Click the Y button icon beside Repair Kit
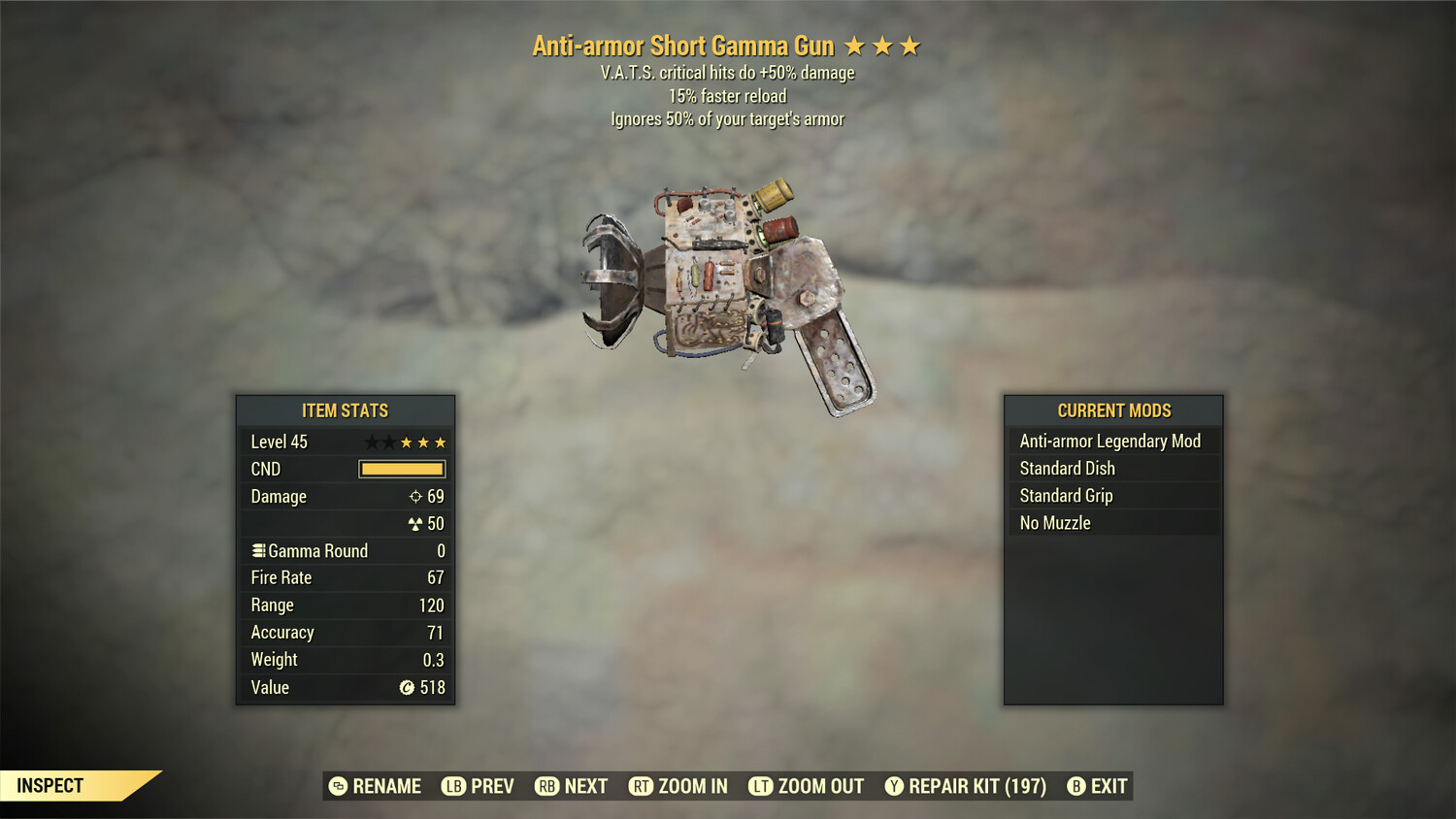 click(x=894, y=786)
